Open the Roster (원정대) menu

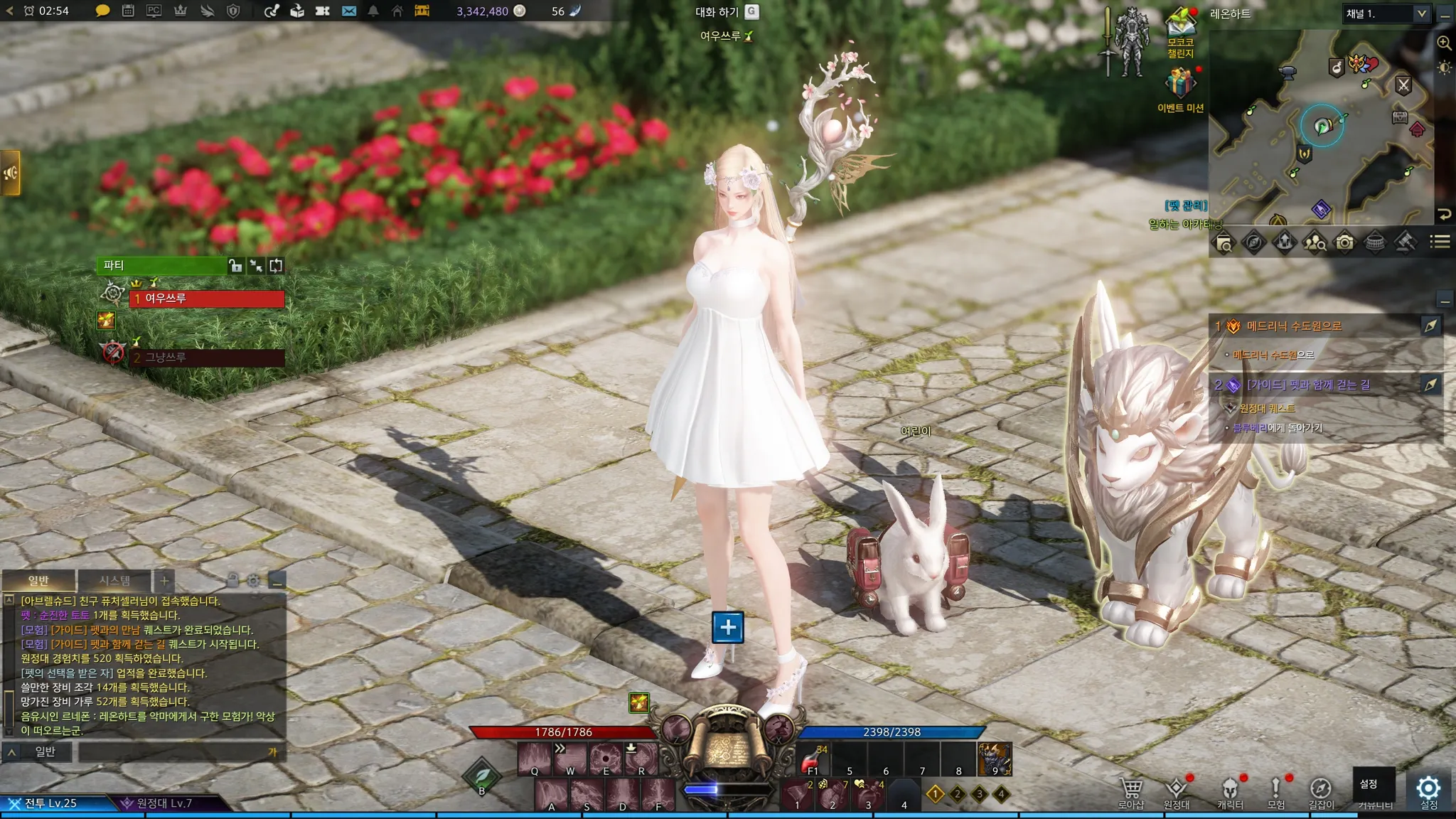[1176, 789]
